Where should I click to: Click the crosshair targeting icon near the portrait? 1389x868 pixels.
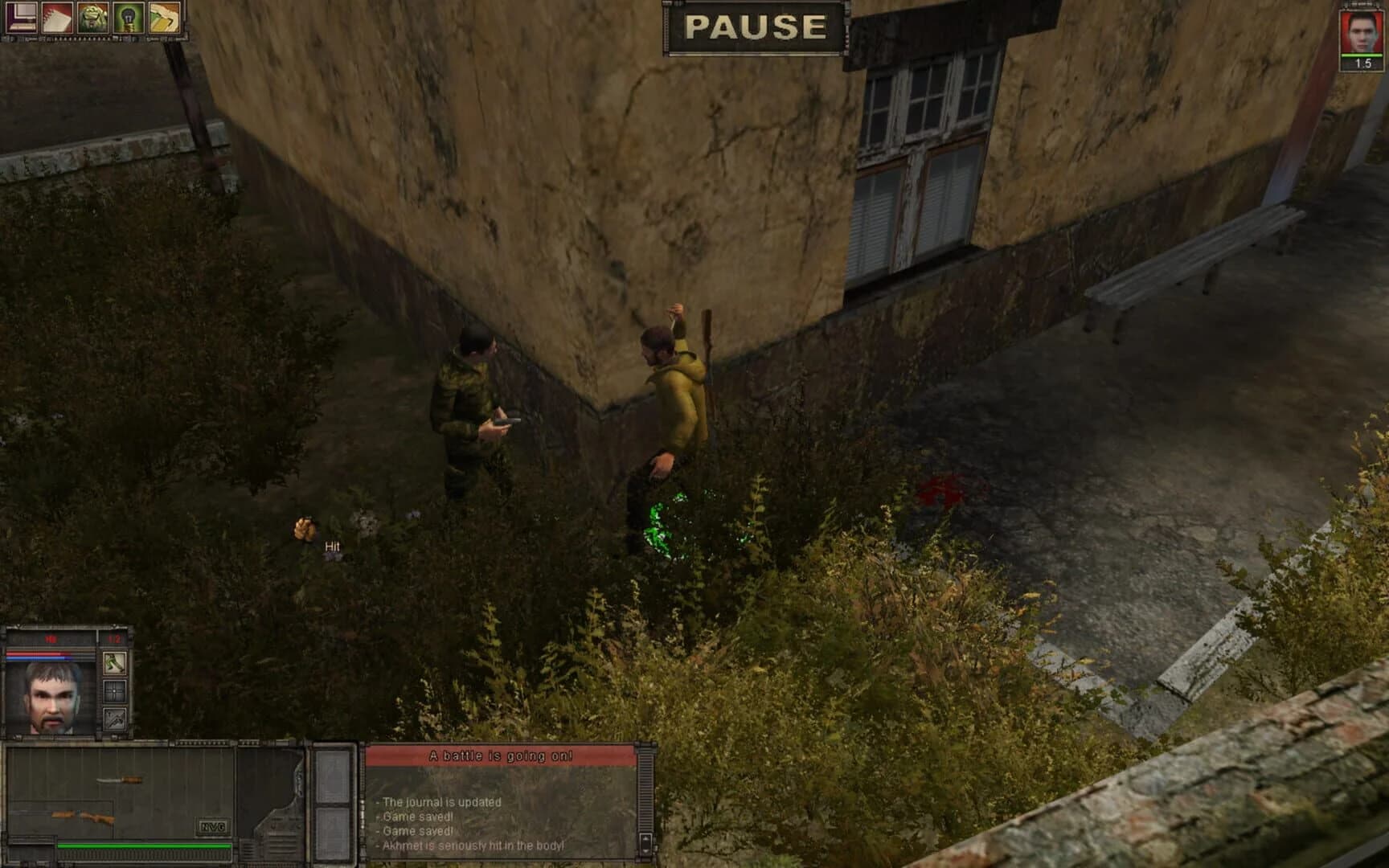[x=114, y=692]
